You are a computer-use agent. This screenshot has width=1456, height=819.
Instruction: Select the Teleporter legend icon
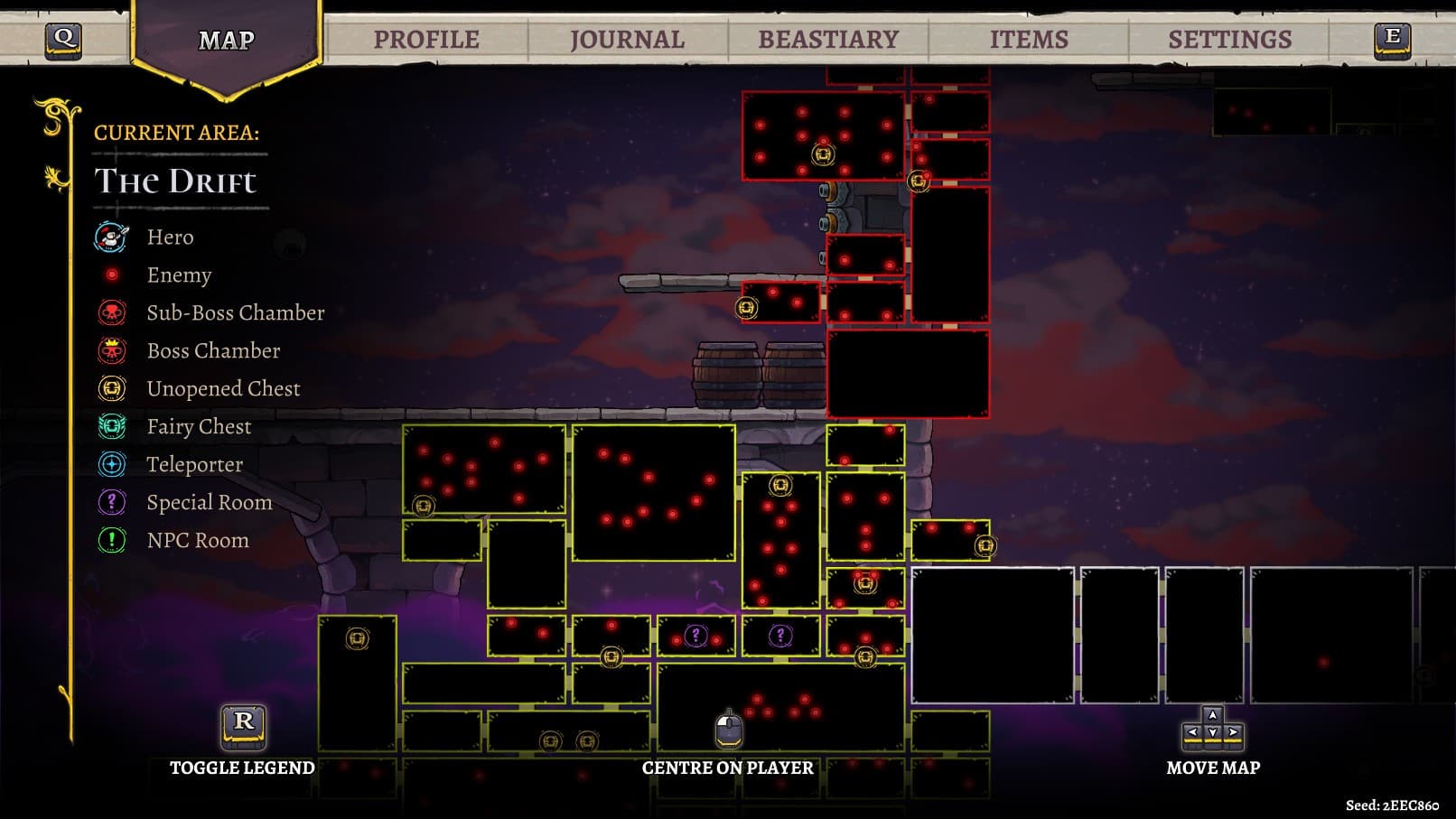pos(109,464)
